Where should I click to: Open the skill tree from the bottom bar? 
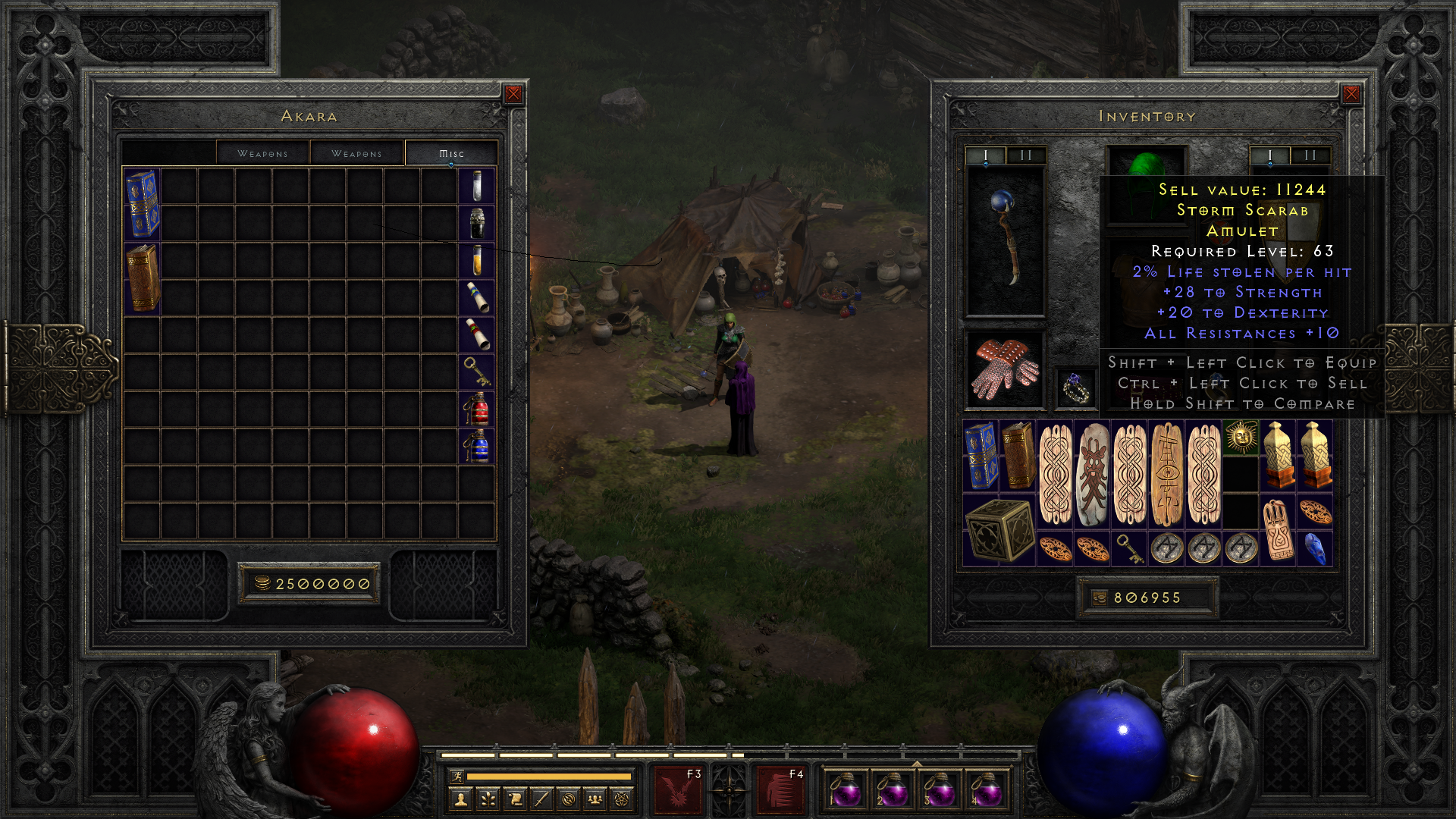coord(489,799)
